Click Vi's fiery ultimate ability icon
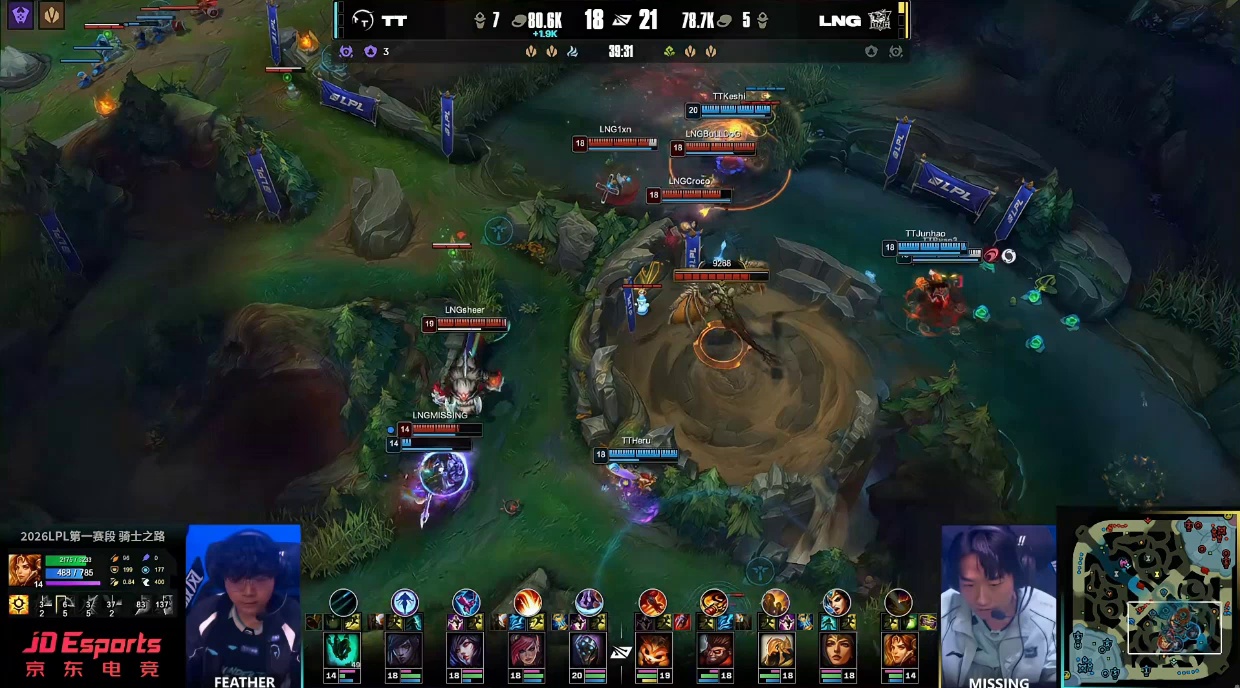The image size is (1240, 688). coord(527,602)
